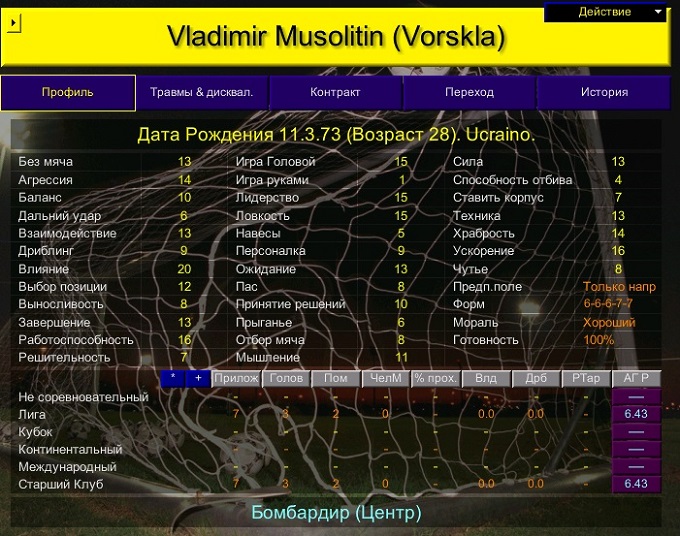Click the Бомбардир (Центр) position bar
The image size is (680, 536).
coord(336,513)
